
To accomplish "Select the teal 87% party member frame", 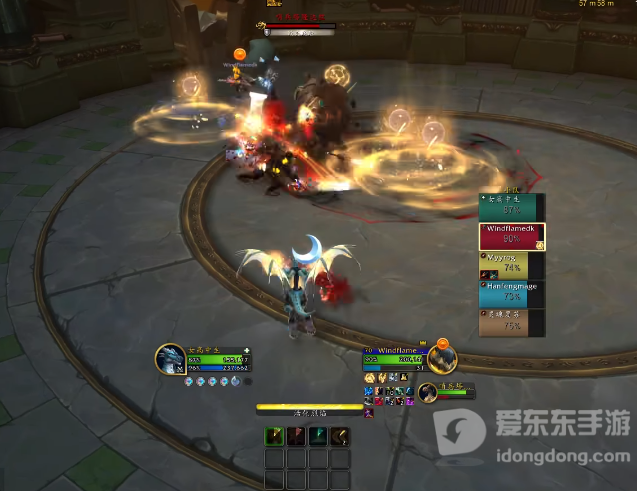I will [512, 207].
